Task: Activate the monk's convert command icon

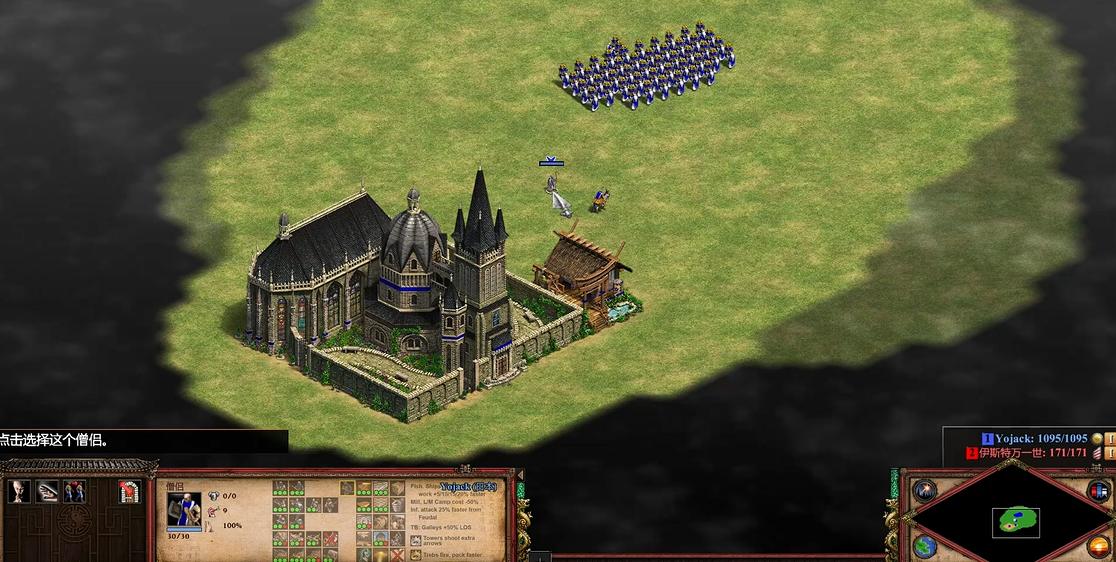Action: [19, 491]
